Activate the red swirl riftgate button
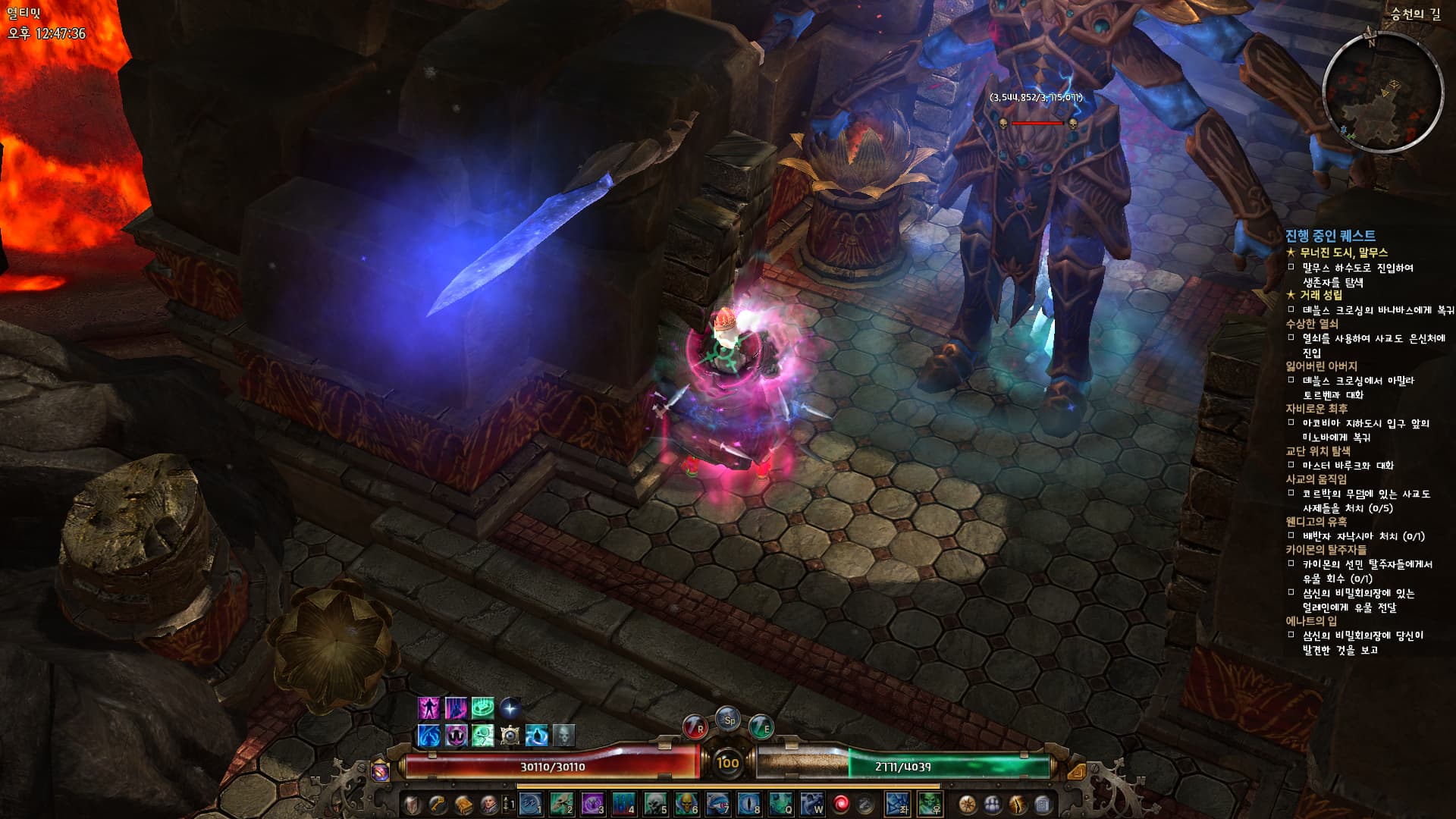Viewport: 1456px width, 819px height. (x=841, y=804)
